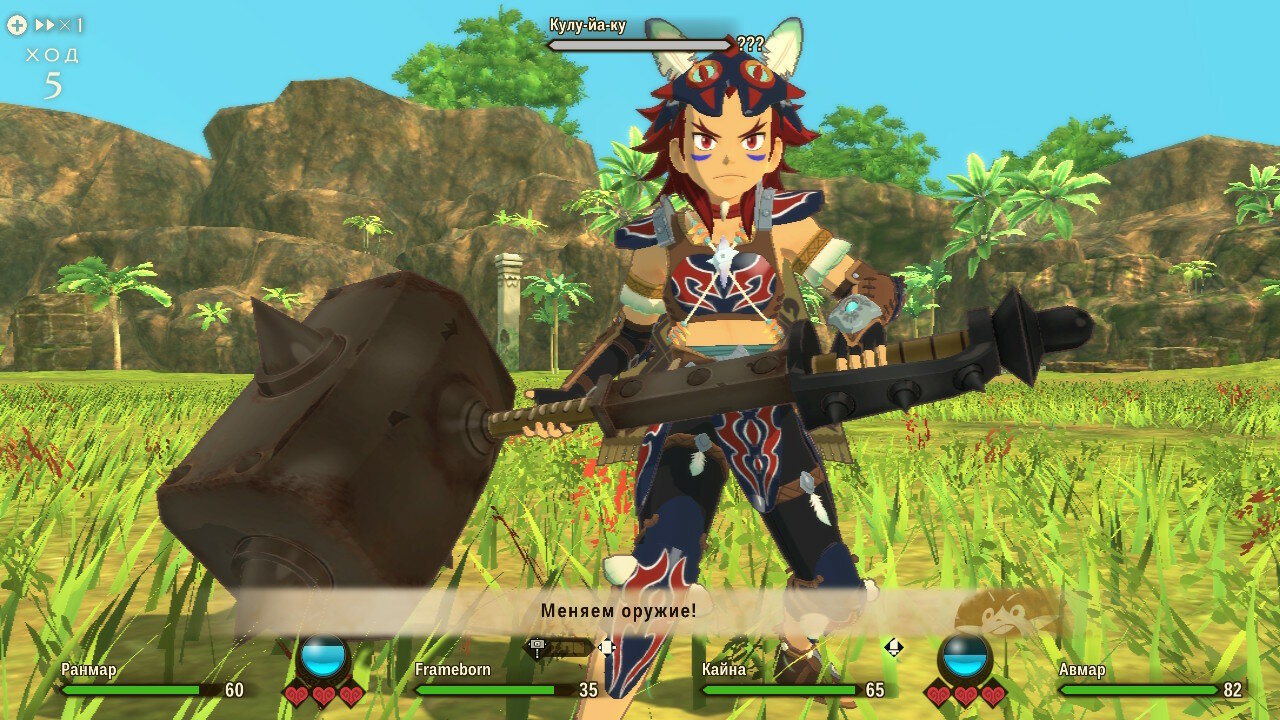The image size is (1280, 720).
Task: Click the blue kinship orb beside Ранмар
Action: [324, 657]
